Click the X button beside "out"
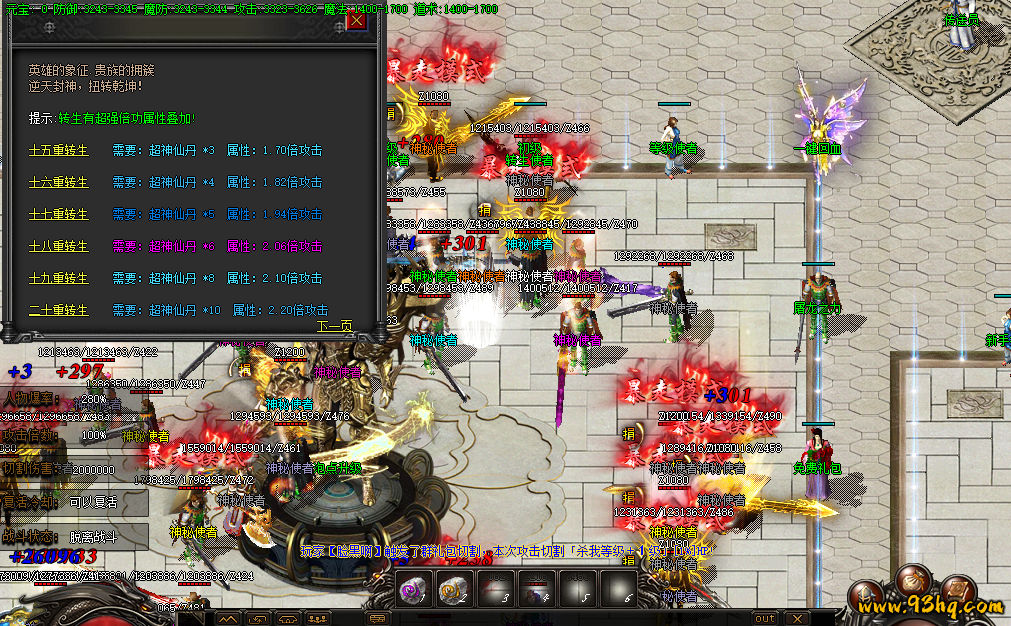This screenshot has width=1011, height=626. [x=796, y=618]
